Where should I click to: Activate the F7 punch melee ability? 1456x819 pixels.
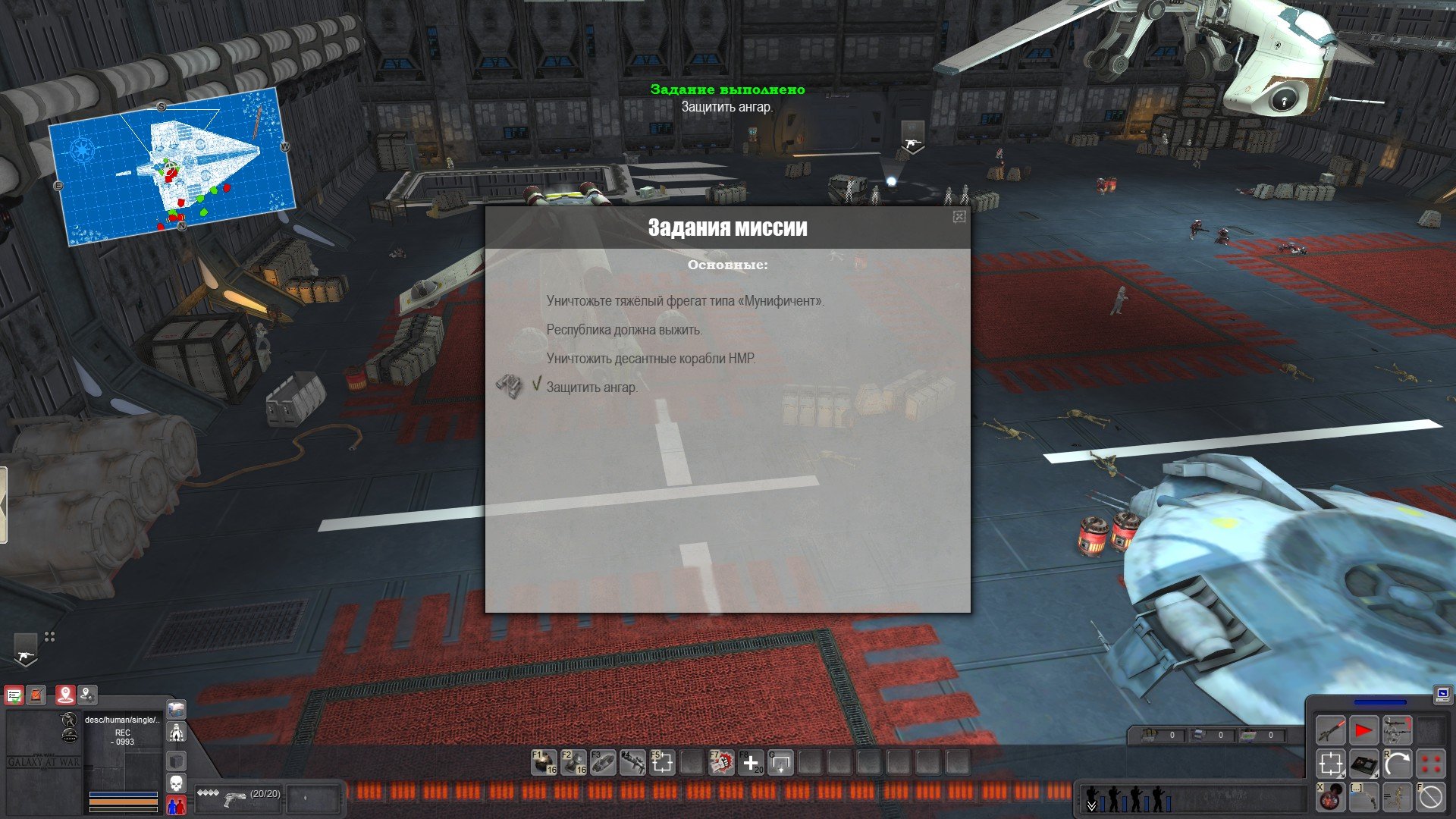[x=721, y=762]
